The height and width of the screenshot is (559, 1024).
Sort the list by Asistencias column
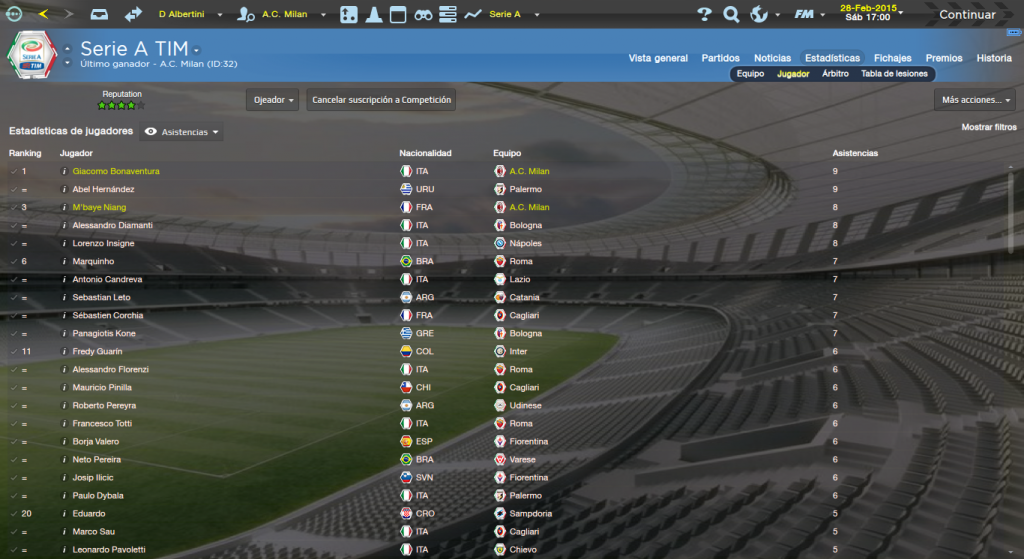[855, 153]
